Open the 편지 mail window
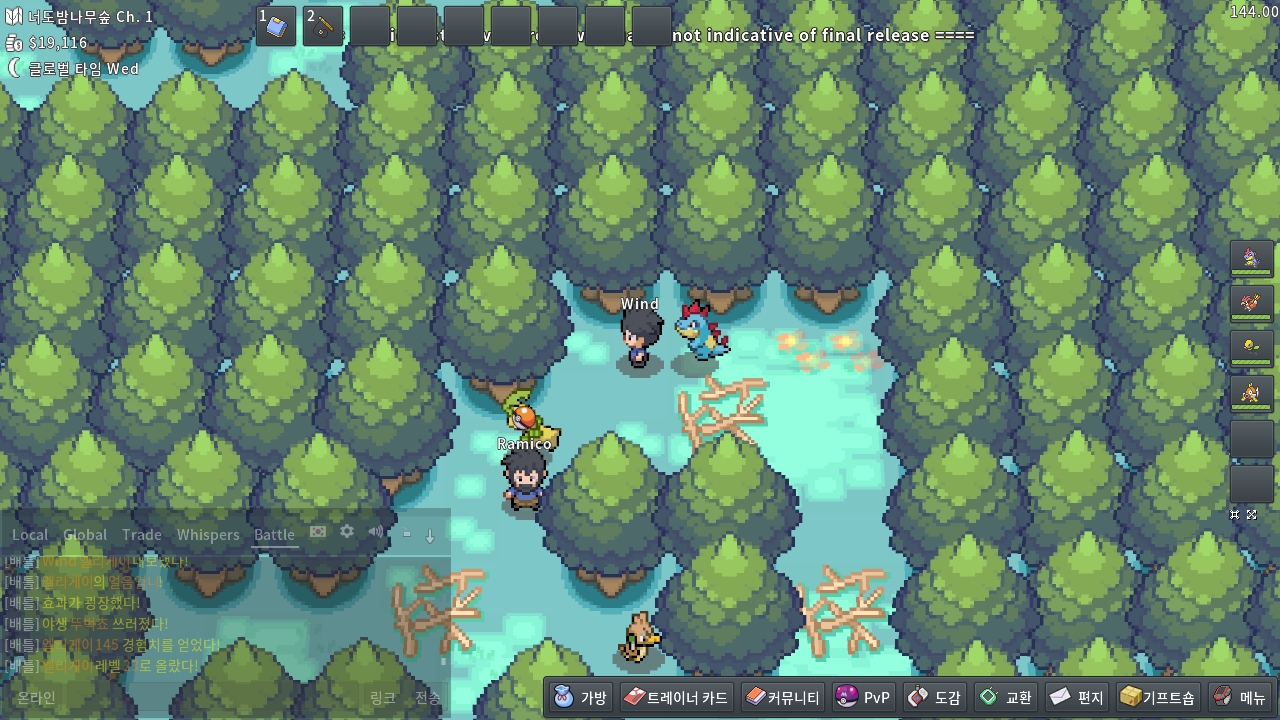Viewport: 1280px width, 720px height. click(1076, 697)
